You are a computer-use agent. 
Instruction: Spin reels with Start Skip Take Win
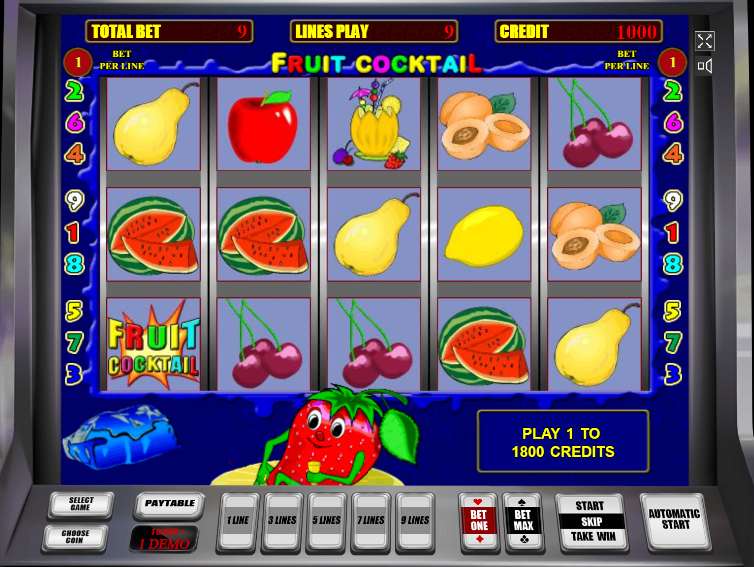point(590,521)
